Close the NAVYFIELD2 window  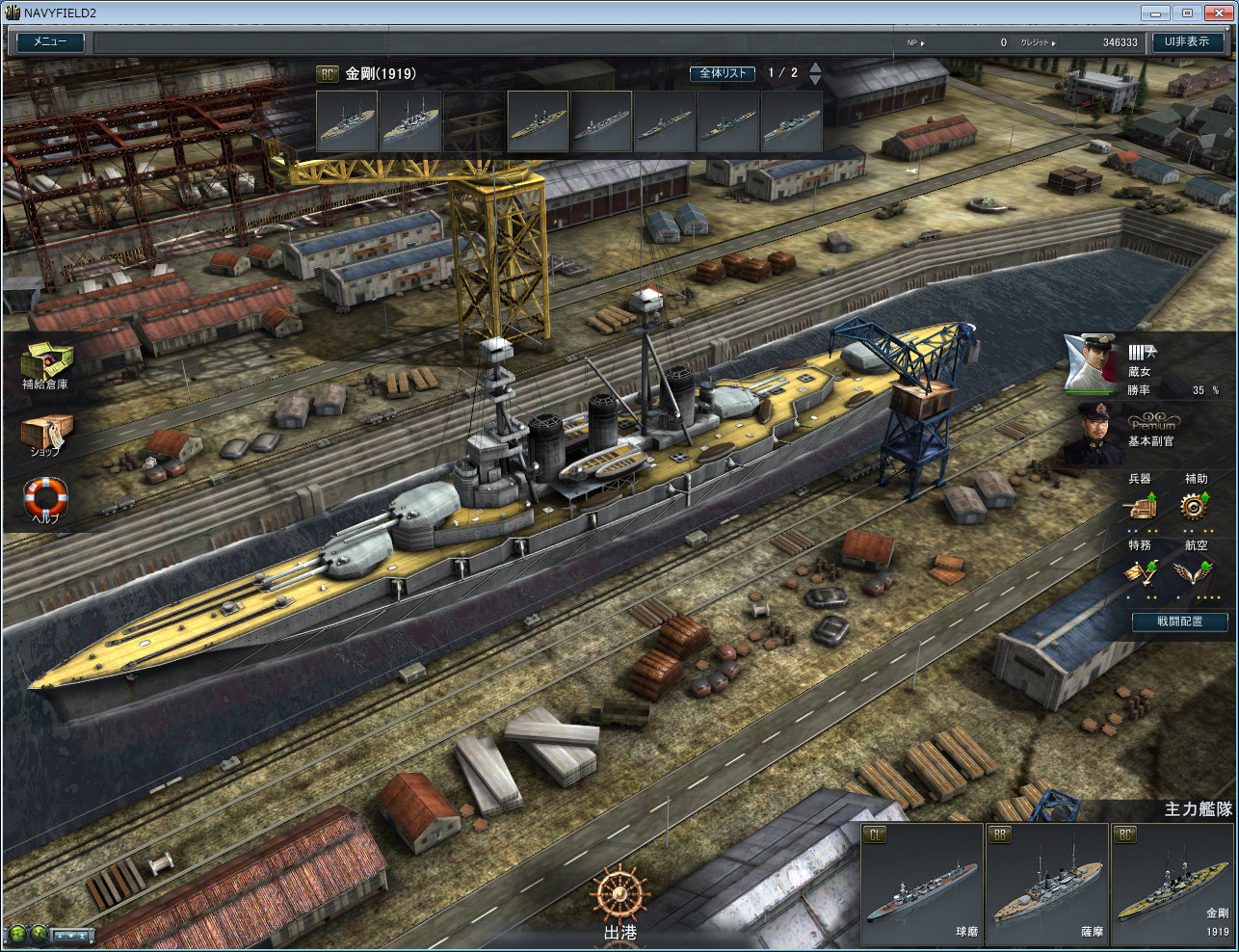click(1218, 13)
